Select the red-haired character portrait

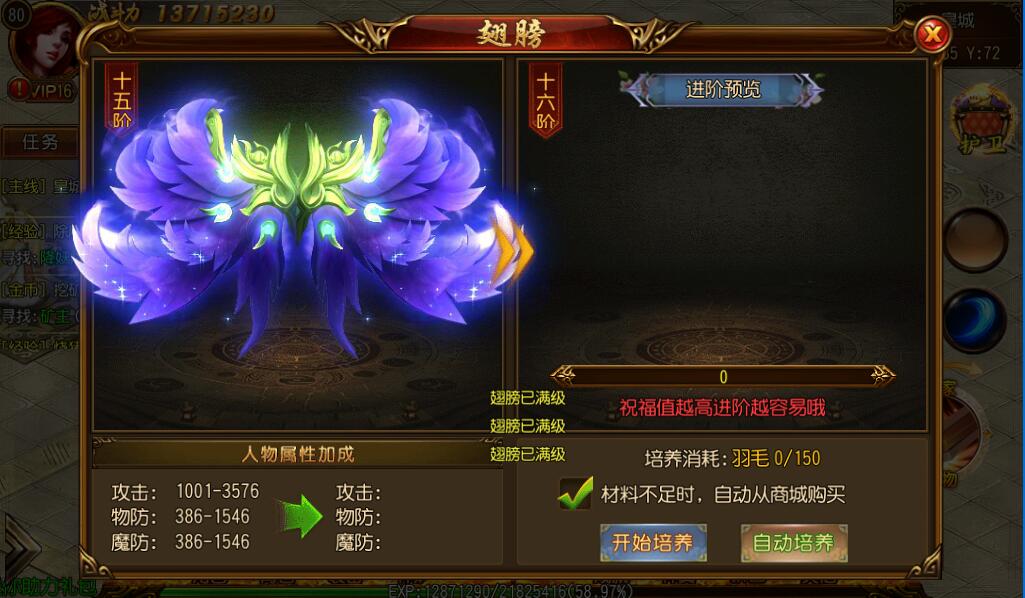click(x=46, y=38)
